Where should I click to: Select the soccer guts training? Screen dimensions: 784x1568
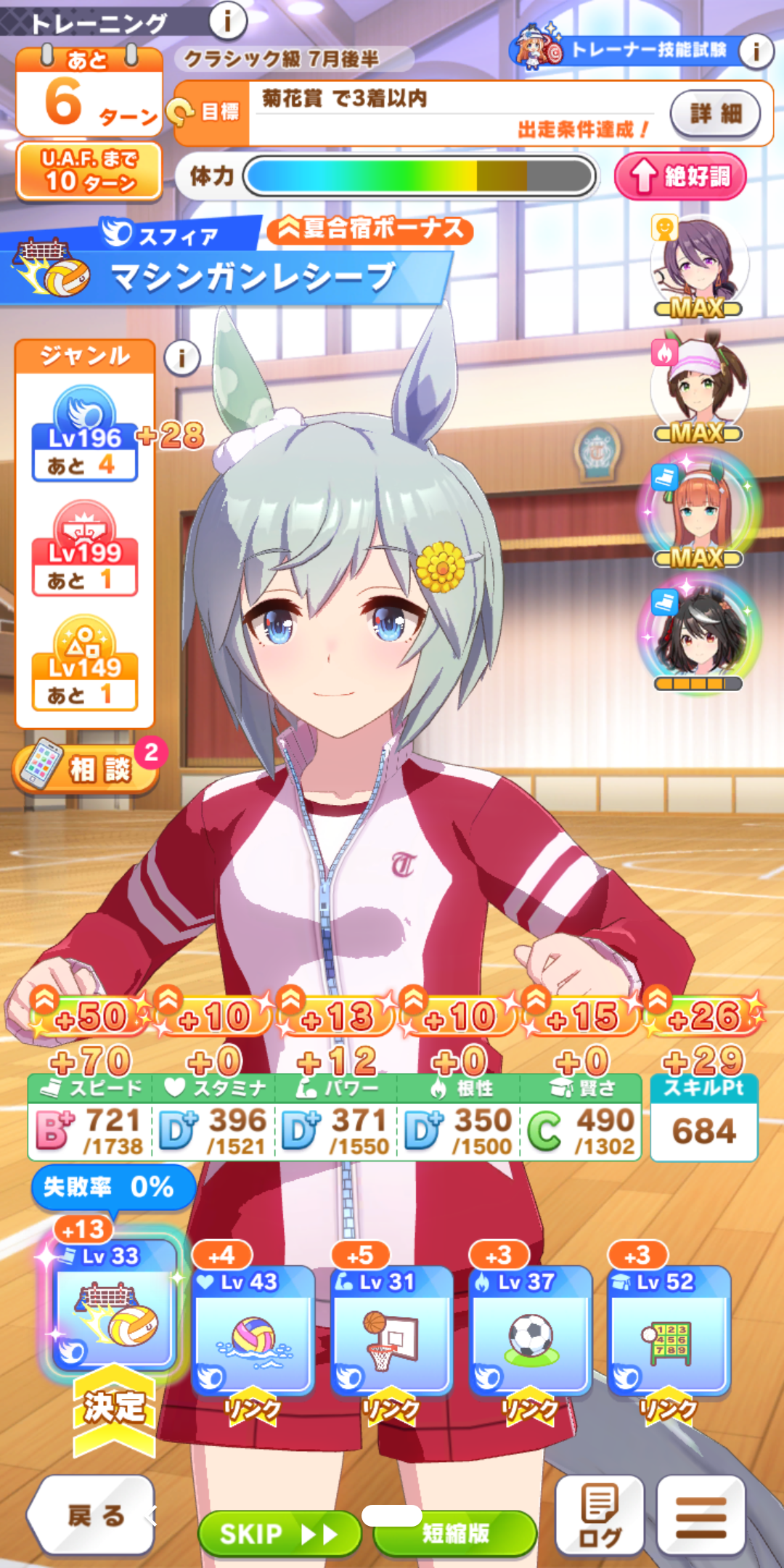[x=530, y=1330]
